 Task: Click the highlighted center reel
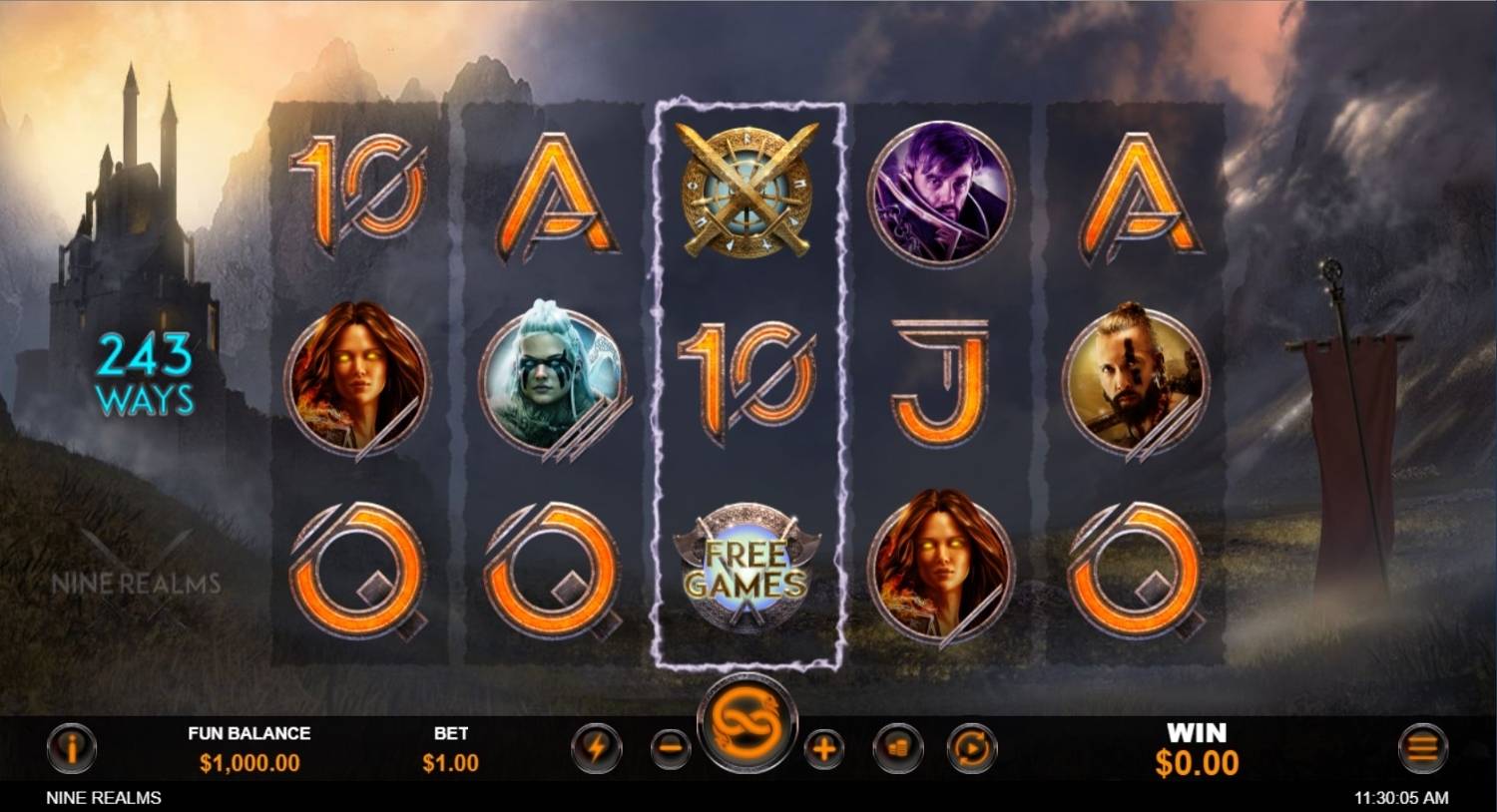tap(746, 381)
